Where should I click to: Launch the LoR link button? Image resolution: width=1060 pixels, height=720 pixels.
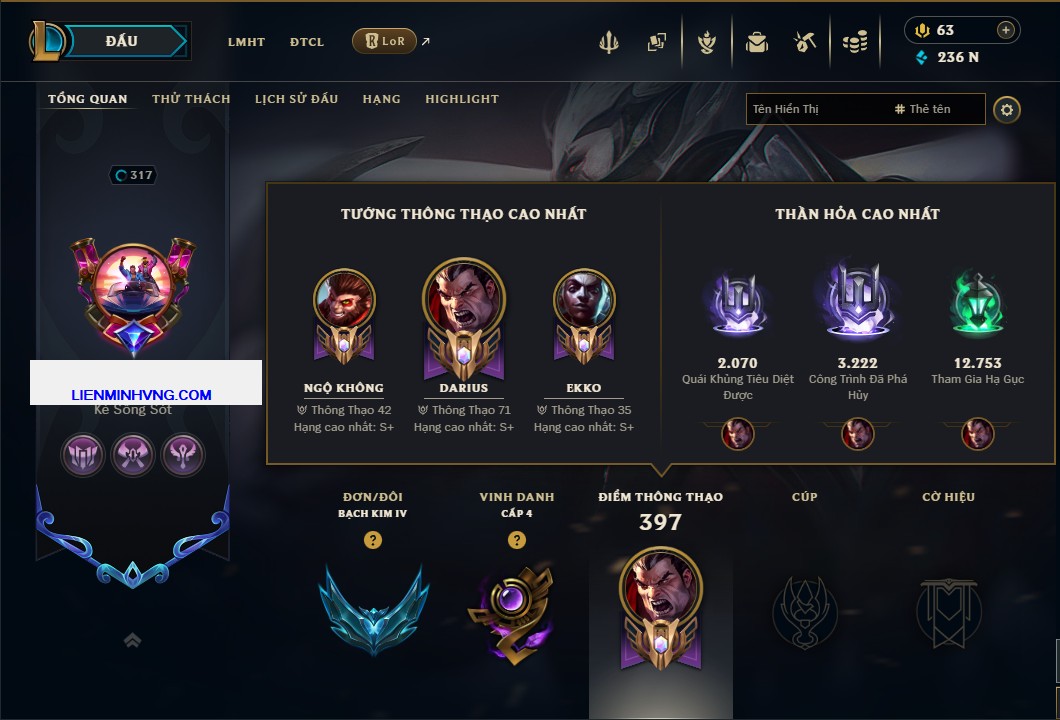pos(384,42)
